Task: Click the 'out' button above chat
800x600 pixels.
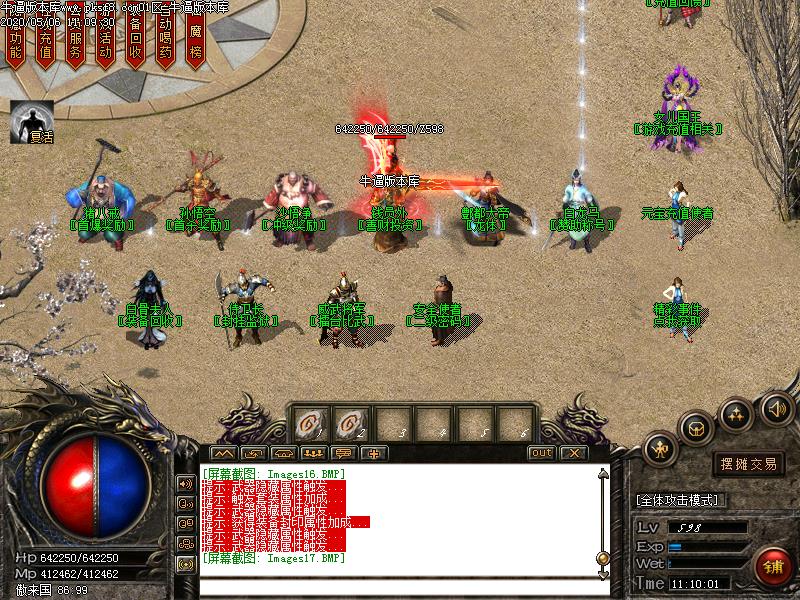Action: pyautogui.click(x=541, y=452)
